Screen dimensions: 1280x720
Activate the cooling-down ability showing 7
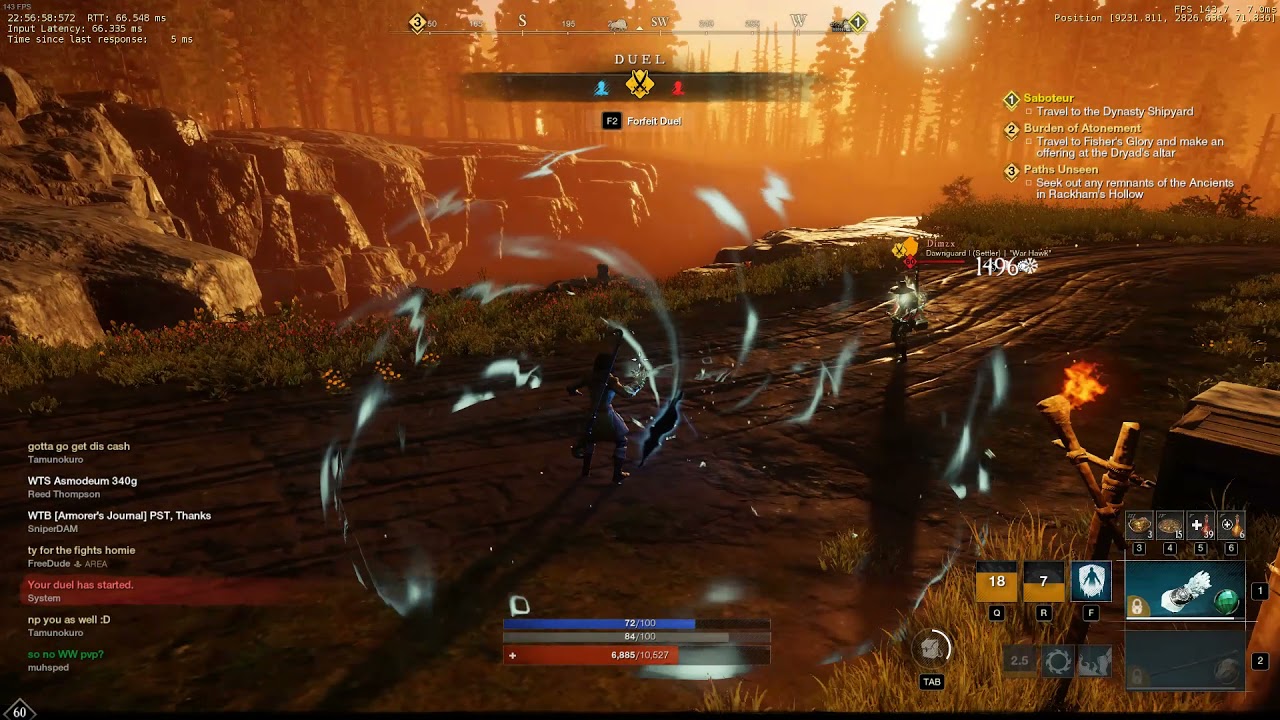point(1043,582)
